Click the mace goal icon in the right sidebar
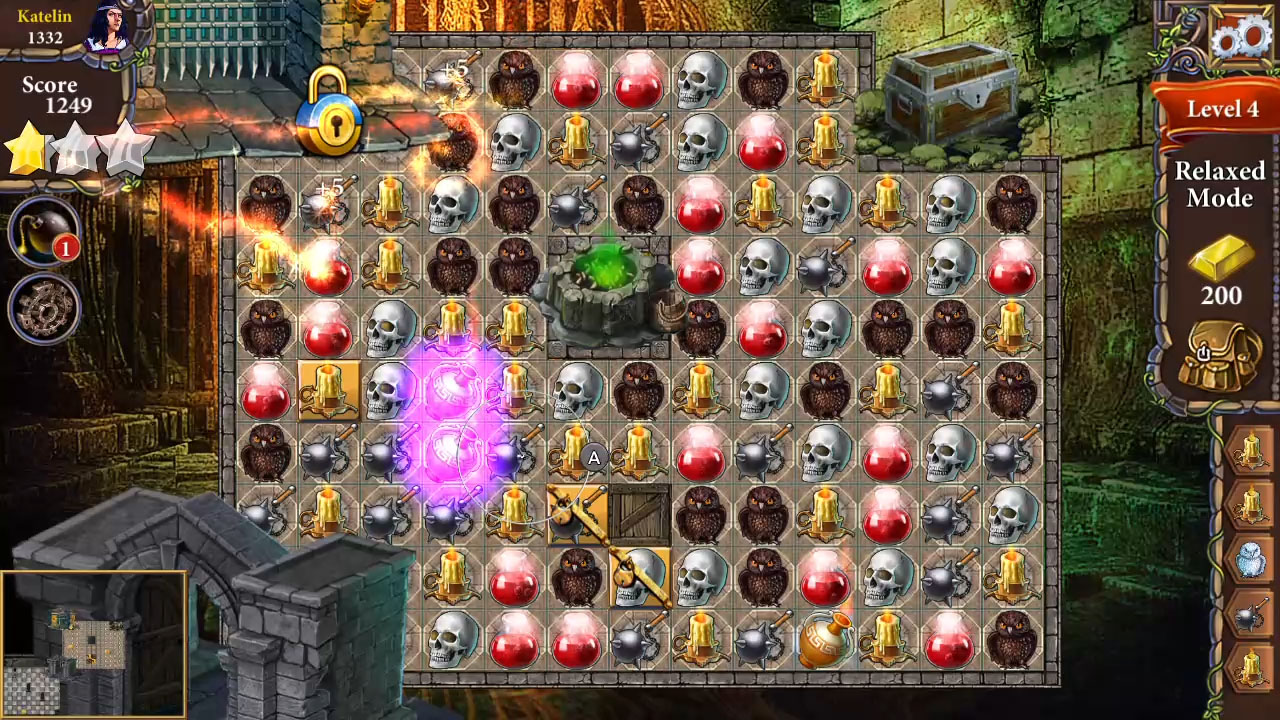This screenshot has height=720, width=1280. coord(1248,610)
